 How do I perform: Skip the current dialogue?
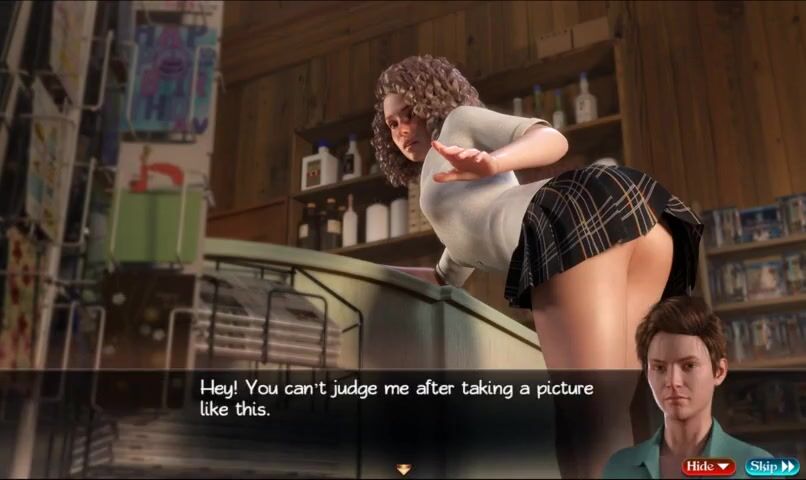point(771,466)
